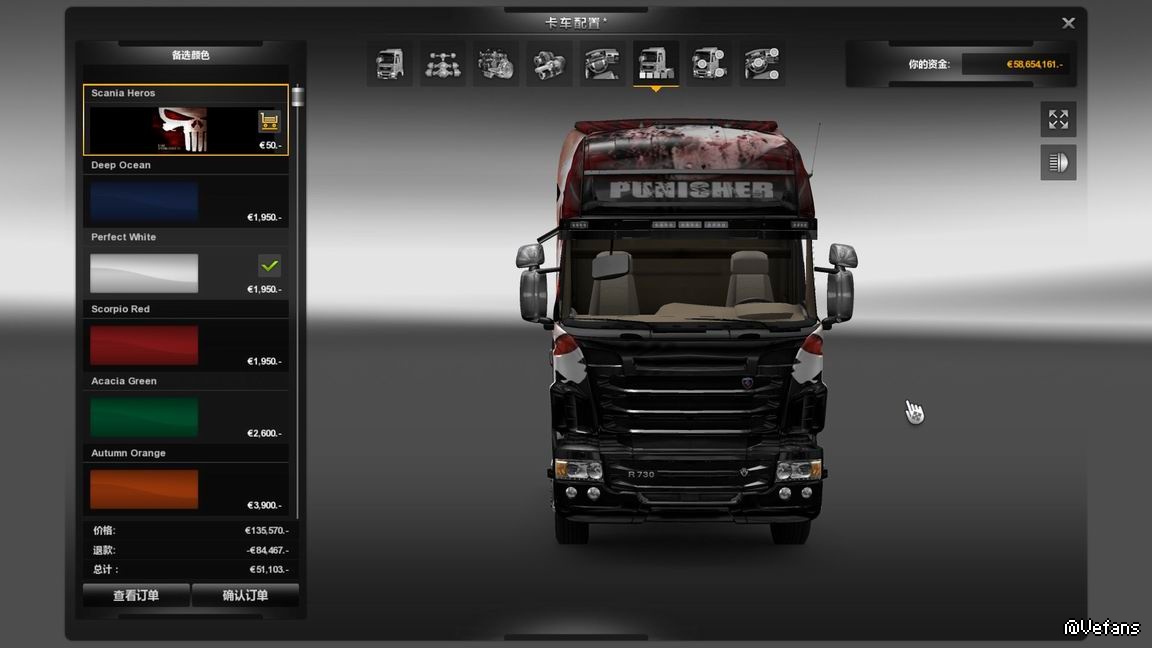Select the paint color tab
The width and height of the screenshot is (1152, 648).
click(655, 64)
